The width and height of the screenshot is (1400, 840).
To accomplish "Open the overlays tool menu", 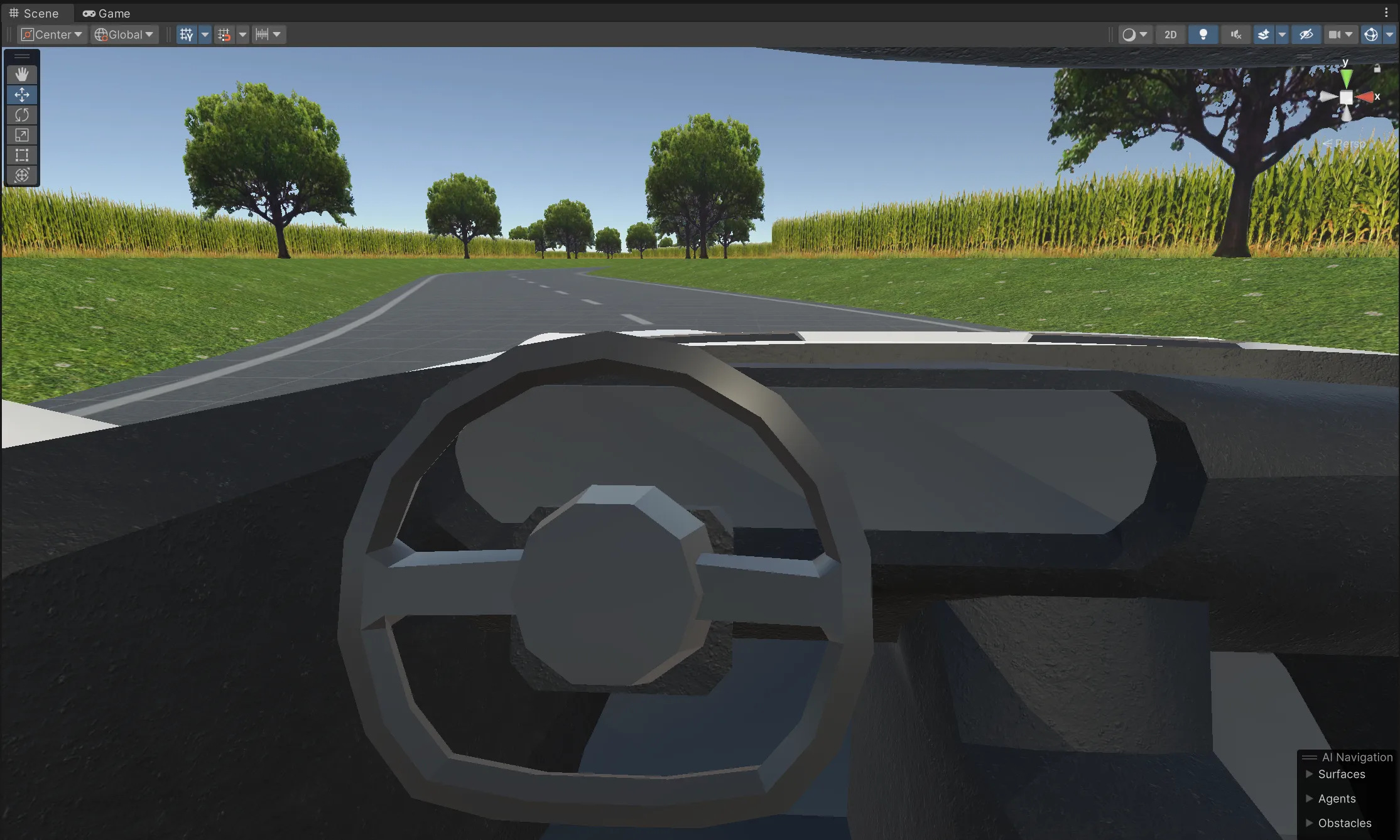I will [22, 57].
